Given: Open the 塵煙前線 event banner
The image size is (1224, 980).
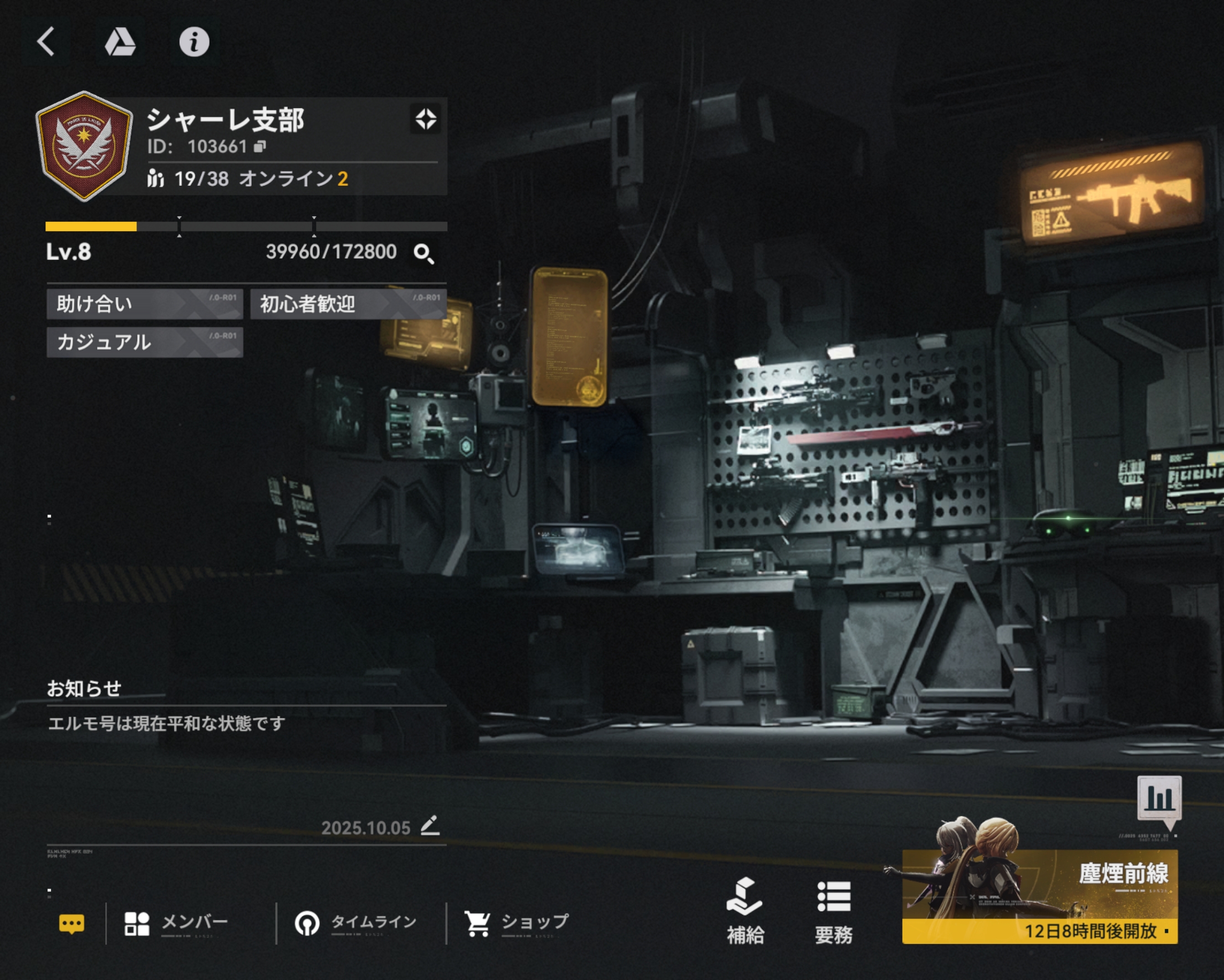Looking at the screenshot, I should [1039, 896].
